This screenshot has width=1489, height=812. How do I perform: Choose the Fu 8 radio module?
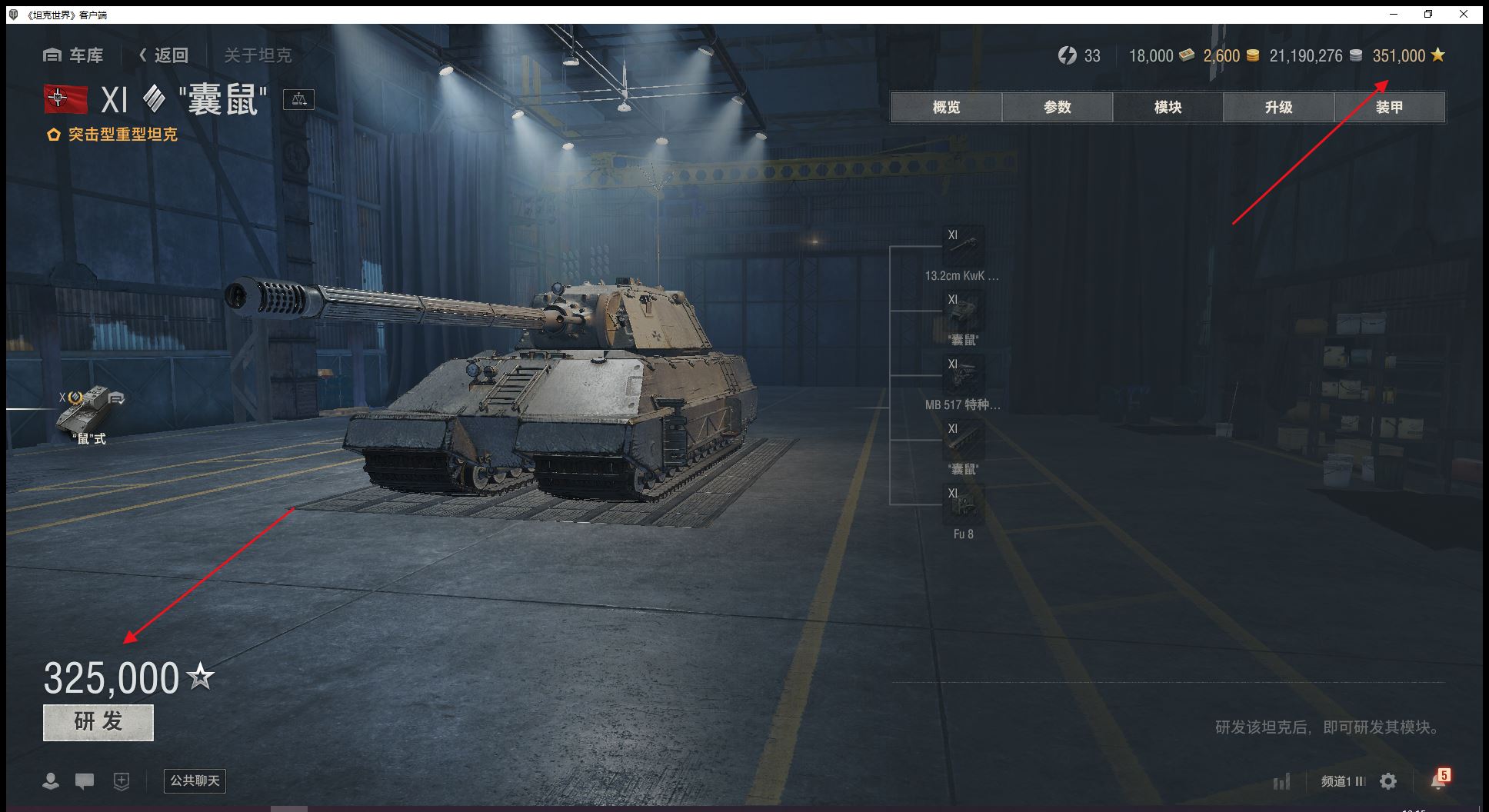coord(963,504)
